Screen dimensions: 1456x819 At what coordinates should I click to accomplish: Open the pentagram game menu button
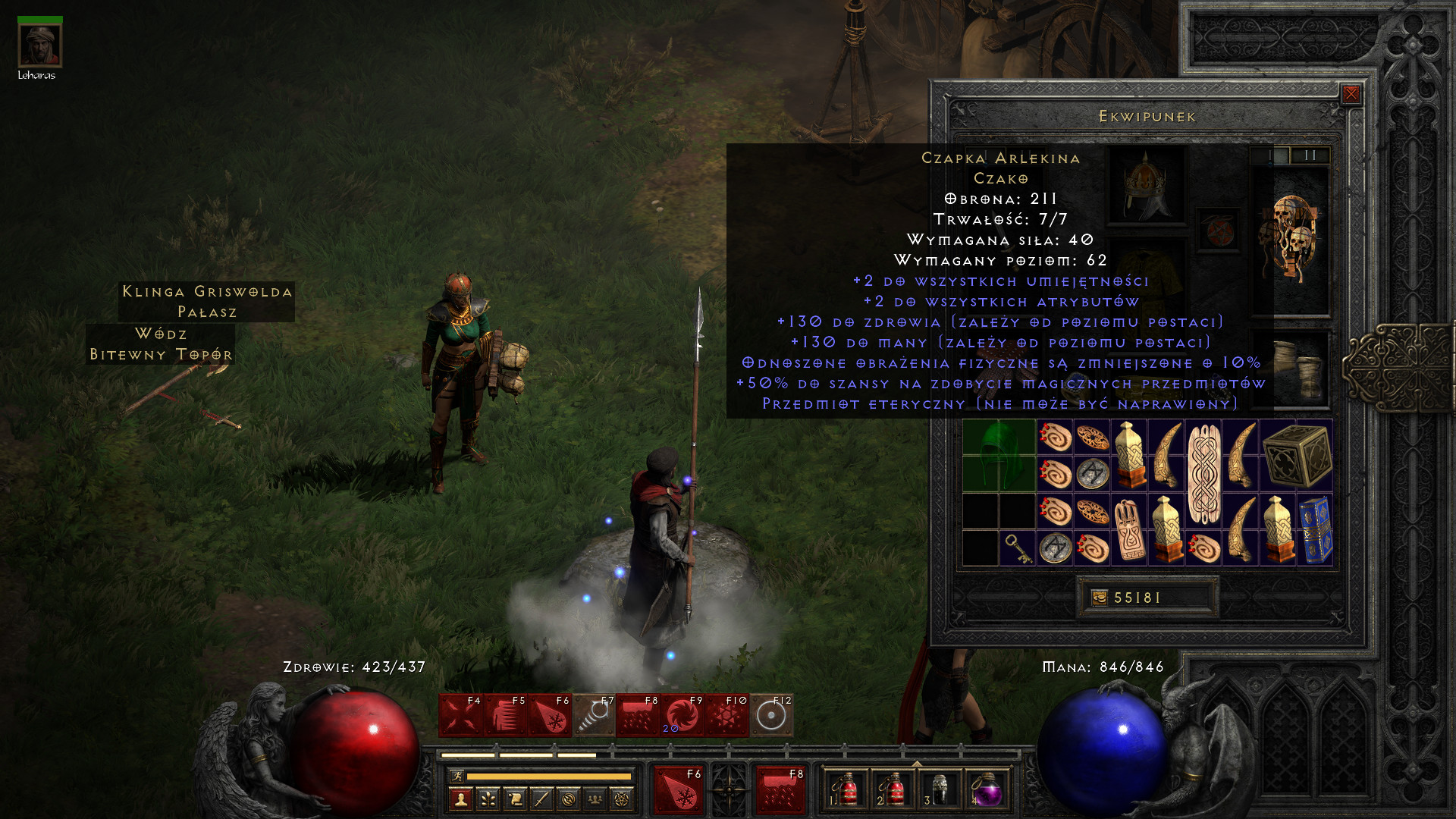tap(621, 799)
